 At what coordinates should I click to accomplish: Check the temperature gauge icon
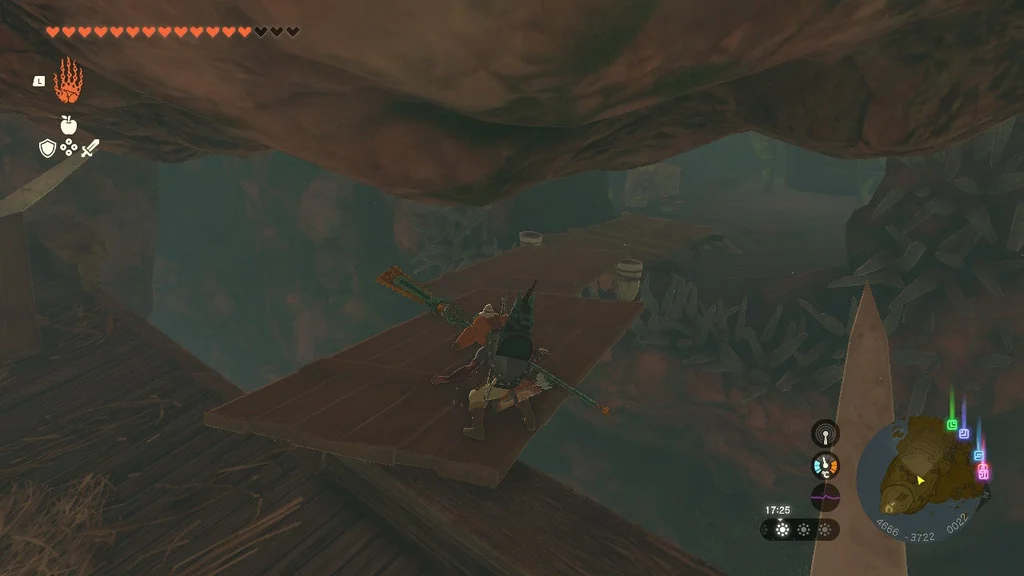(825, 465)
